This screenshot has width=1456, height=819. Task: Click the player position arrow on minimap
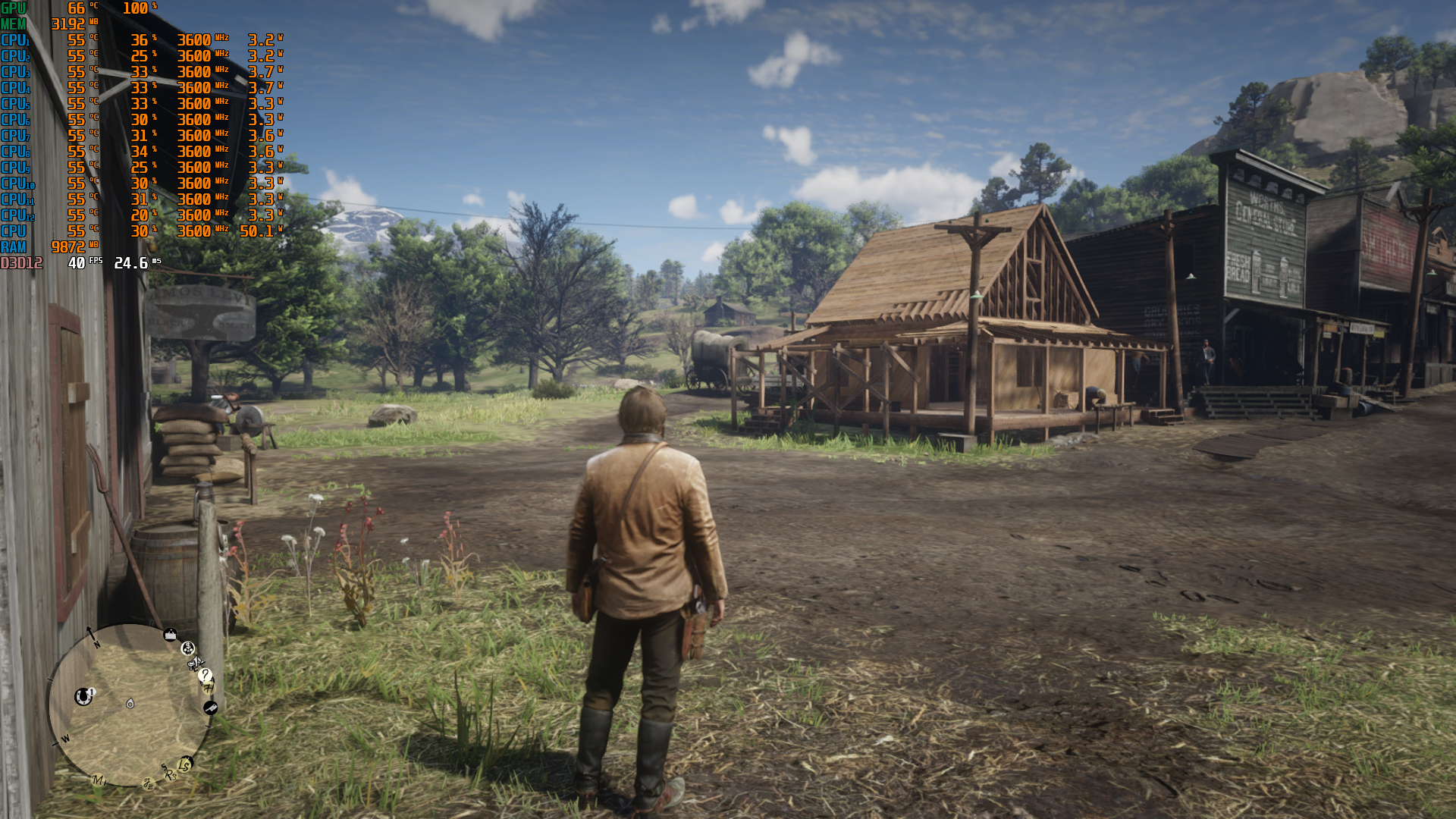coord(130,704)
